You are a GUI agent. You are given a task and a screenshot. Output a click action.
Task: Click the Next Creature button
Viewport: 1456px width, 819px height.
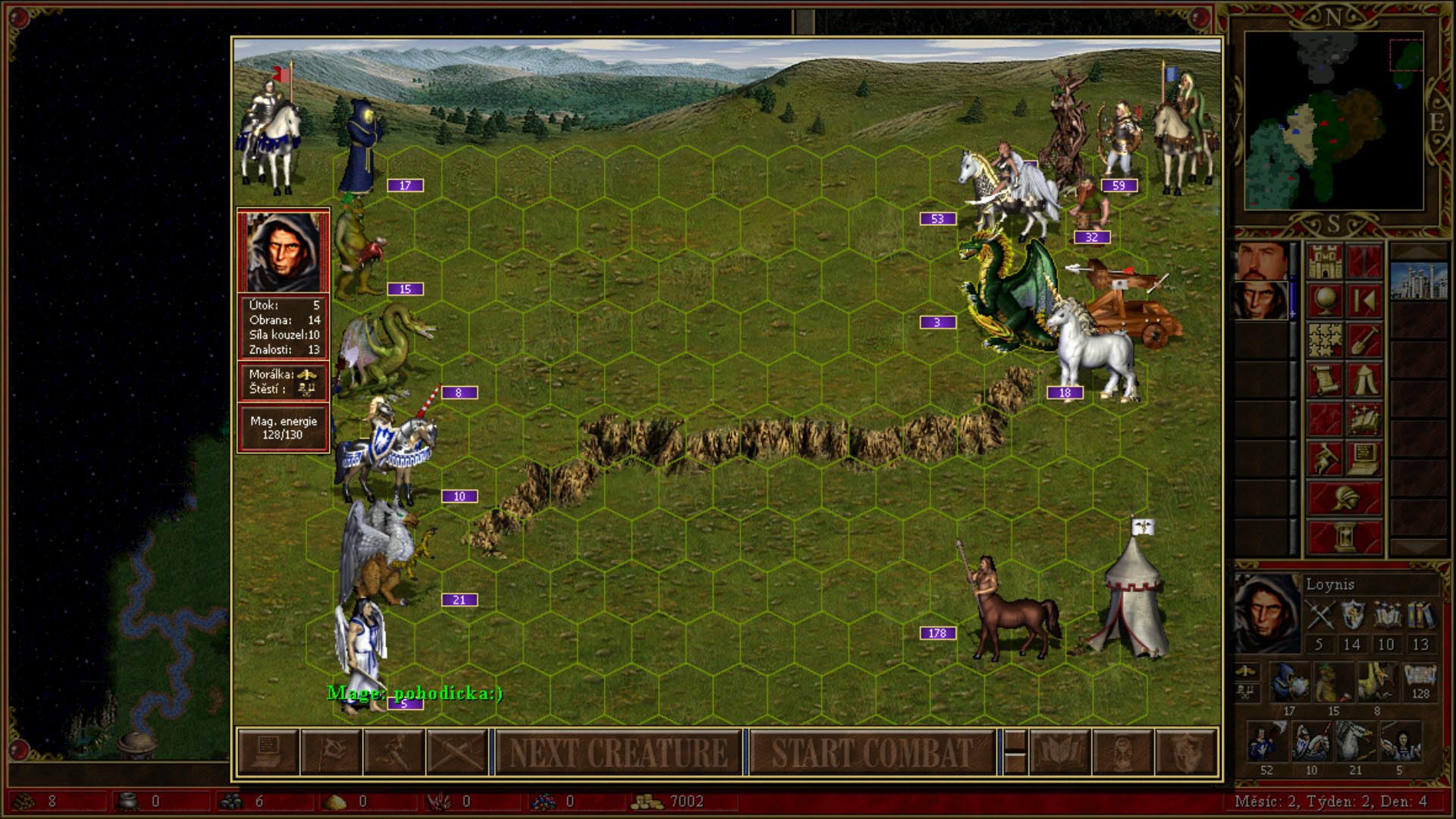coord(618,752)
